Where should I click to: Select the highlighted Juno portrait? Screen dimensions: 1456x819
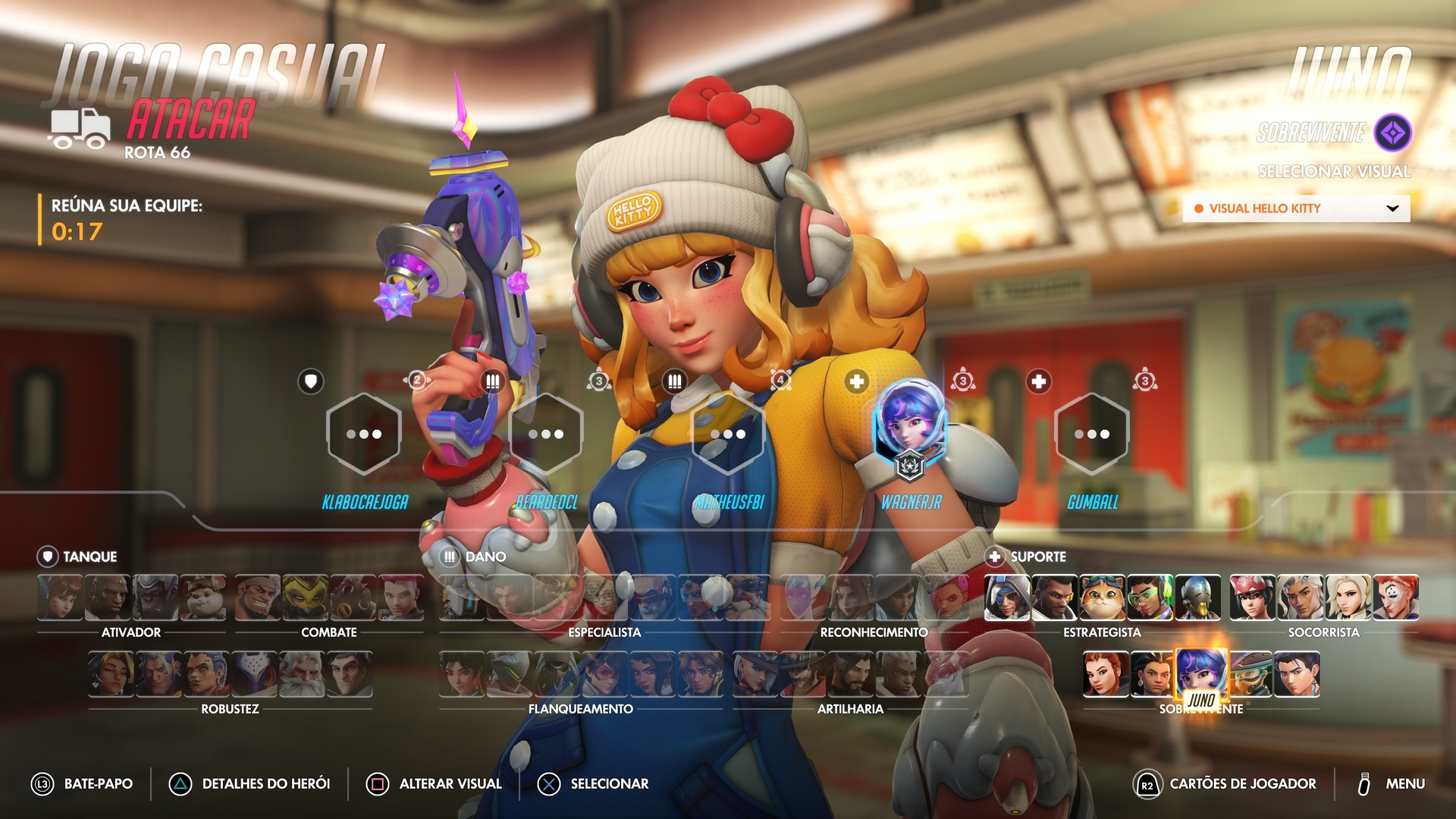click(x=1201, y=672)
